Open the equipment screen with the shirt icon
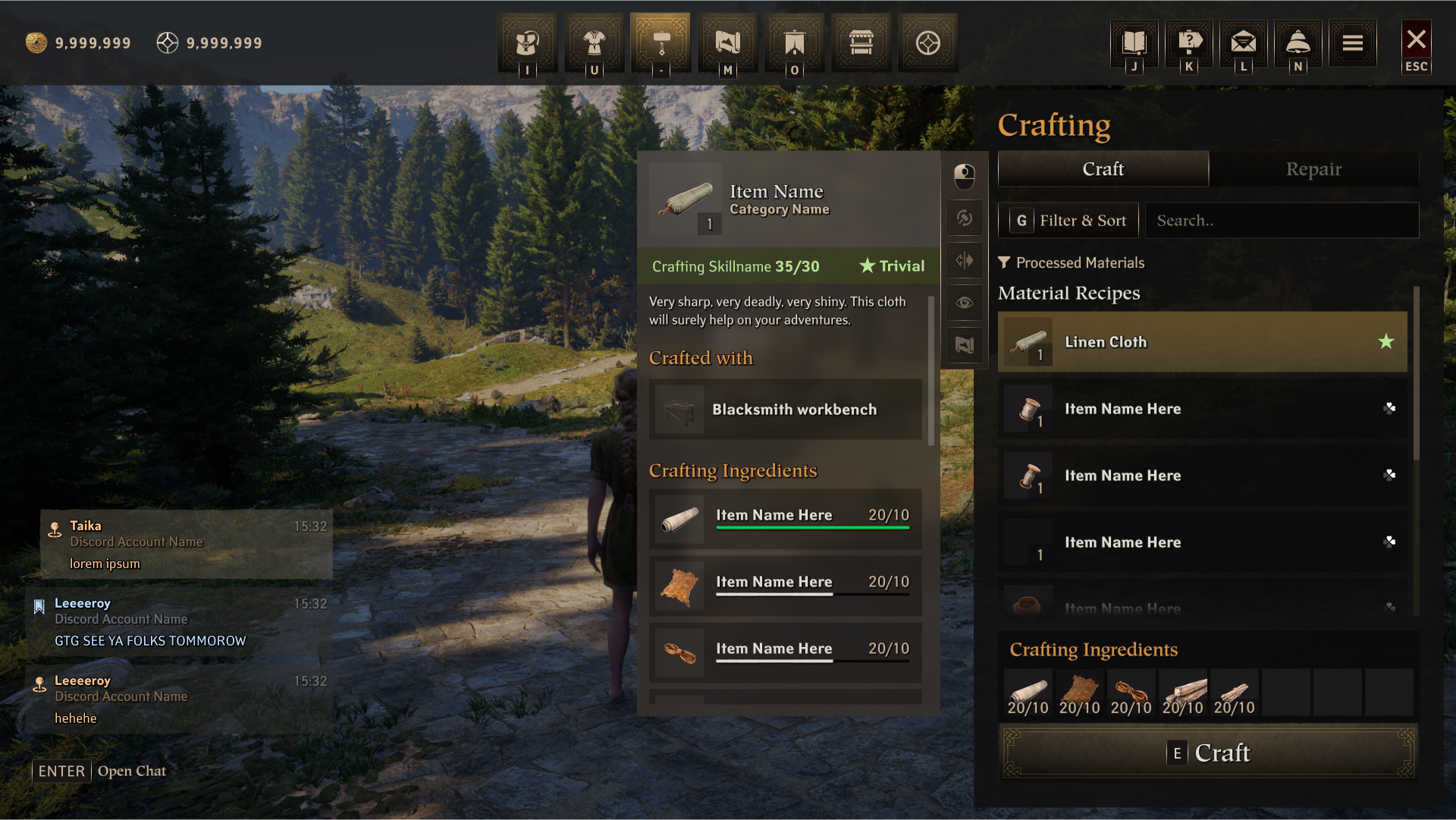1456x820 pixels. 594,42
